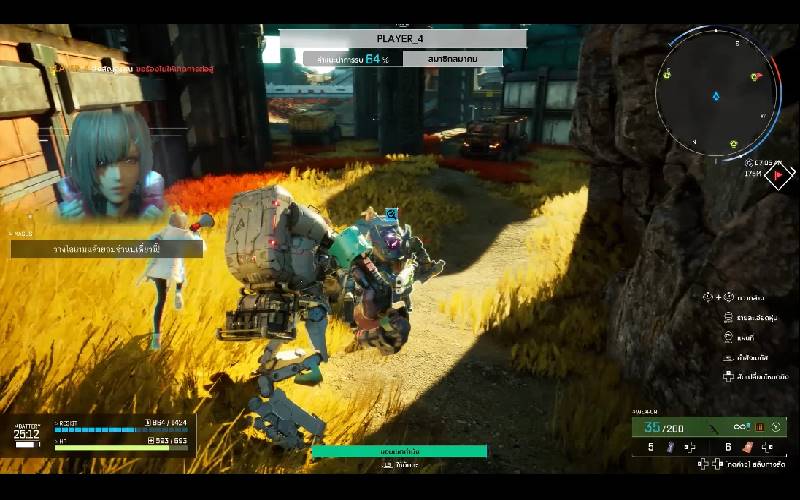This screenshot has height=500, width=800.
Task: Use the pink consumable item slot
Action: pyautogui.click(x=744, y=447)
